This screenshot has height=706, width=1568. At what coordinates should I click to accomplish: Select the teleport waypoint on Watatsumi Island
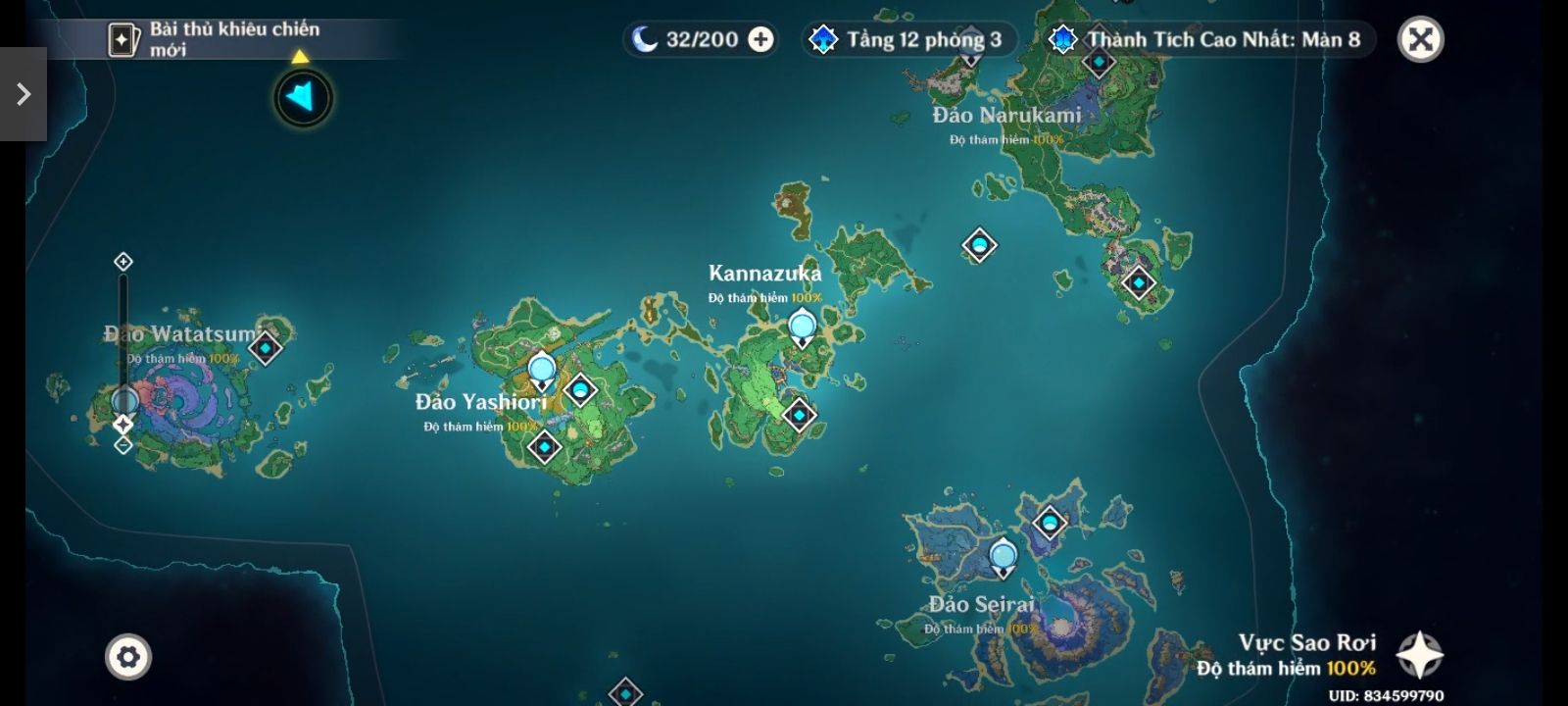click(x=266, y=347)
